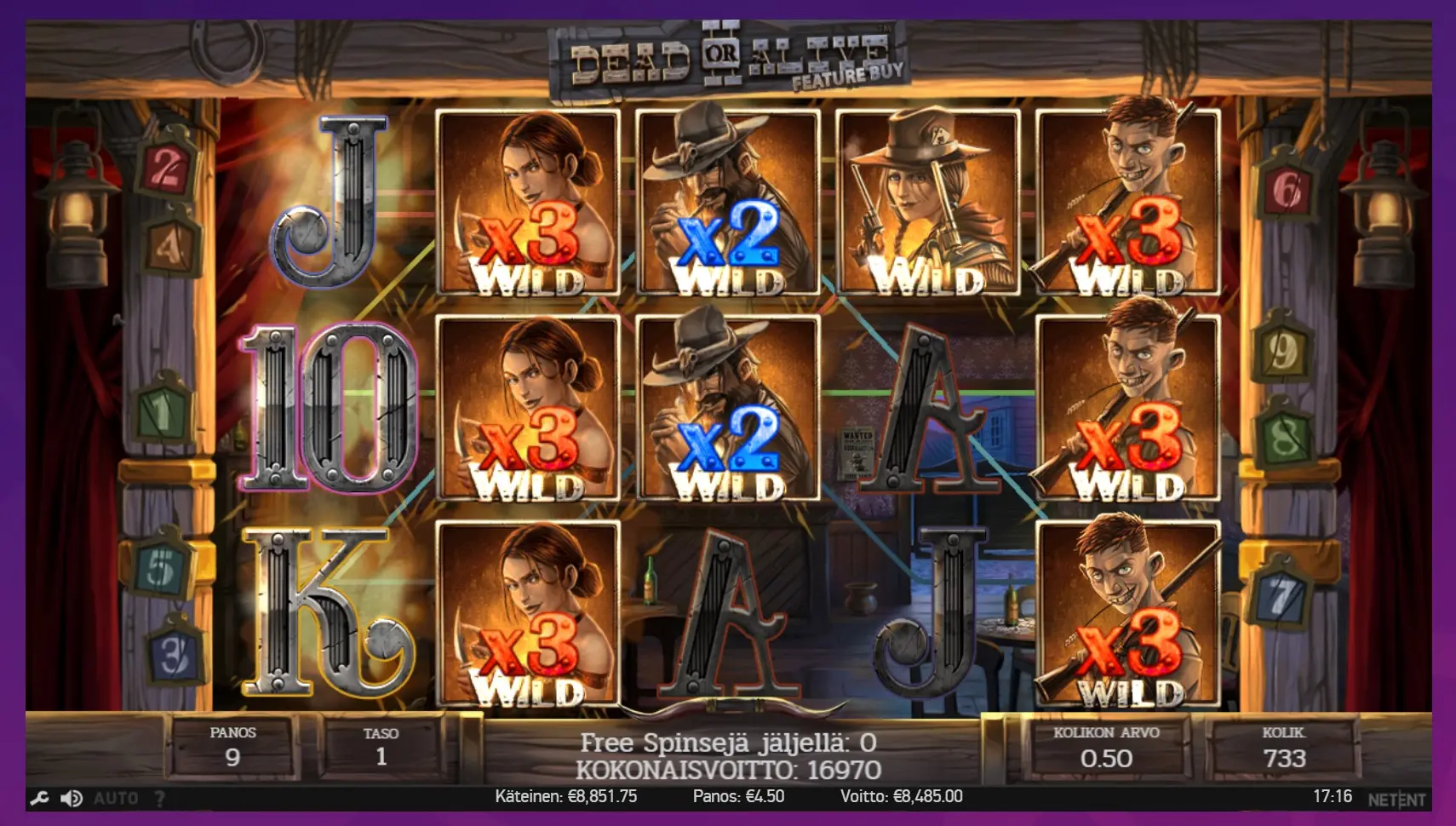Start AUTO play mode
This screenshot has height=826, width=1456.
(x=116, y=798)
